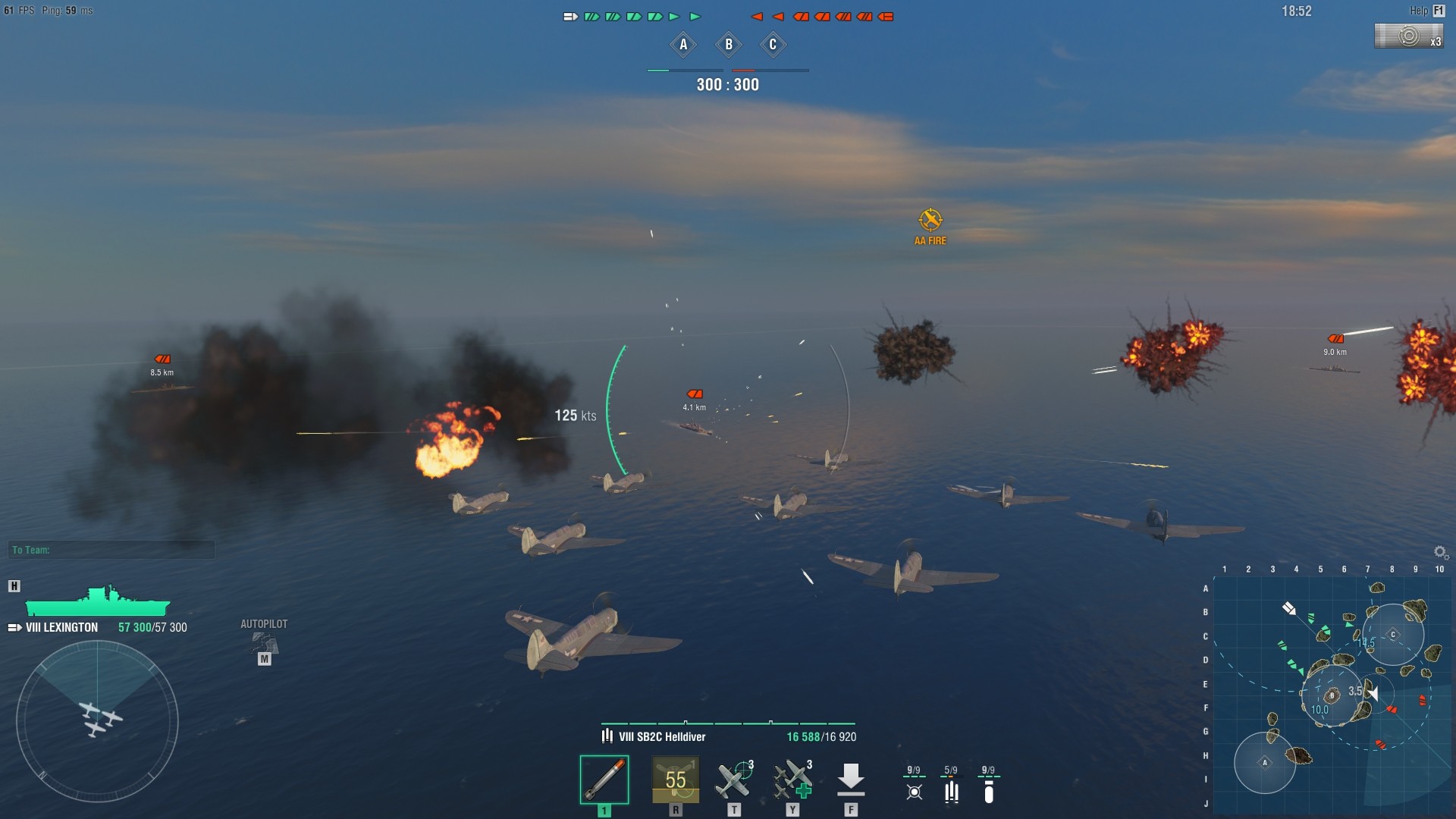The width and height of the screenshot is (1456, 819).
Task: Type in the To Team chat box
Action: click(112, 550)
